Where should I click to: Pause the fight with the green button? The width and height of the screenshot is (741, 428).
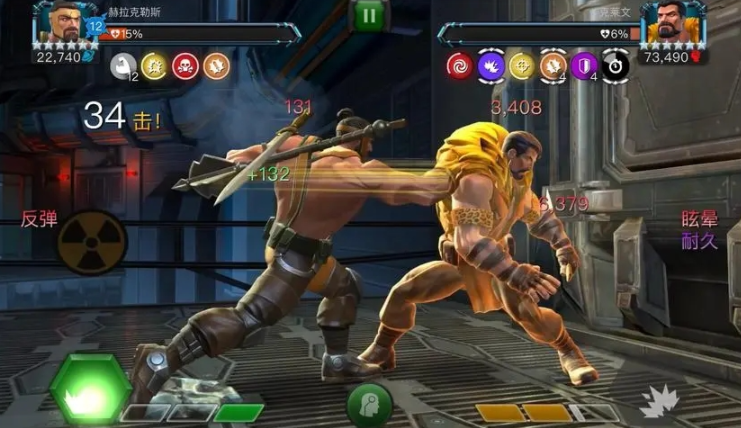[370, 15]
